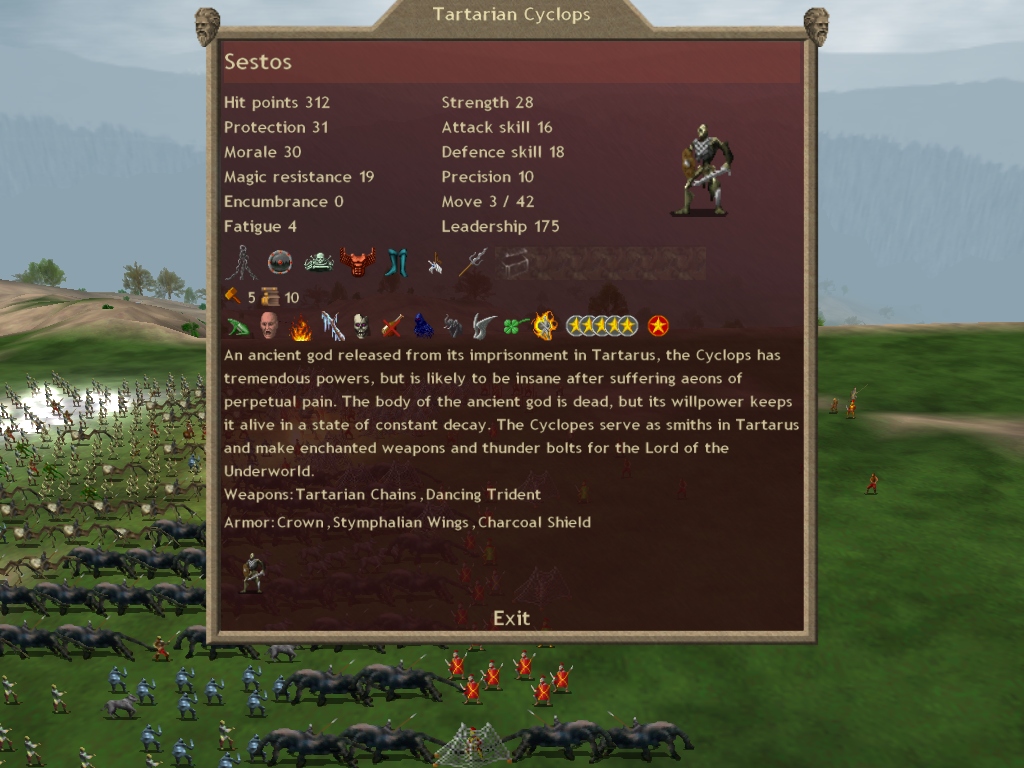This screenshot has height=768, width=1024.
Task: Select the Tartarian Chains weapon slot
Action: 240,263
